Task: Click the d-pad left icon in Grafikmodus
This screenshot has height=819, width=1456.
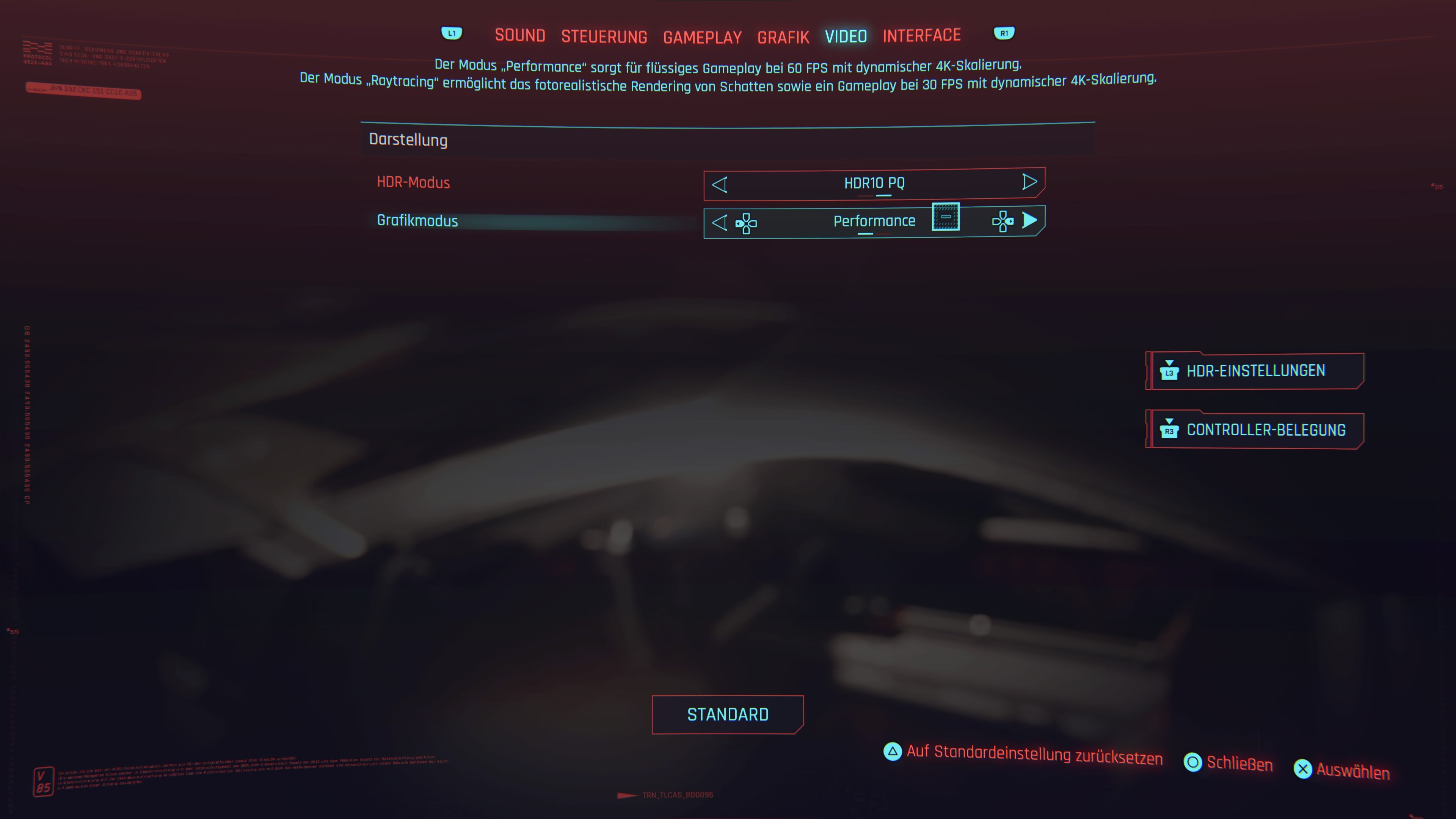Action: 746,223
